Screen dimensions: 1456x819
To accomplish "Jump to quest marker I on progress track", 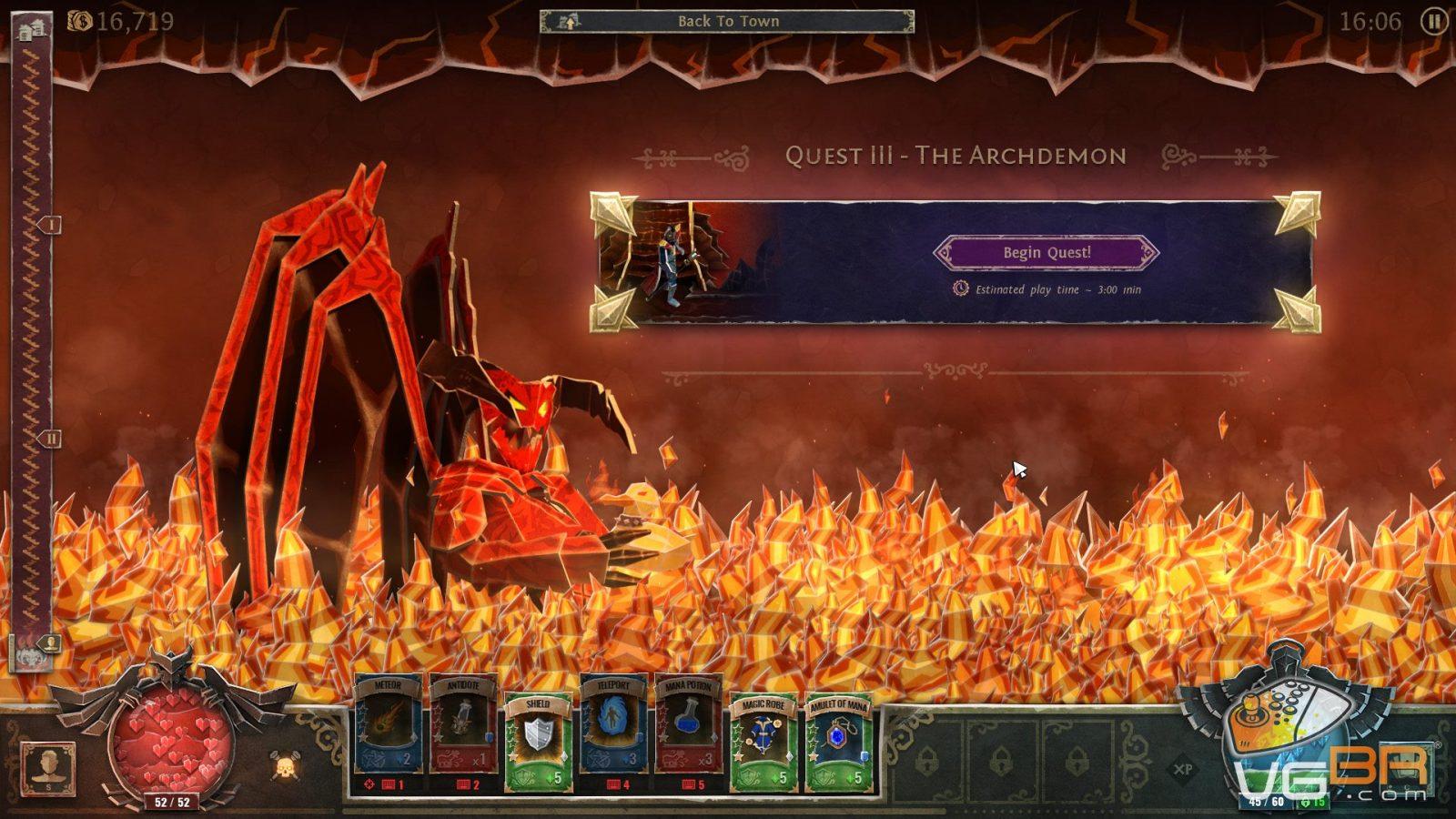I will pos(51,225).
